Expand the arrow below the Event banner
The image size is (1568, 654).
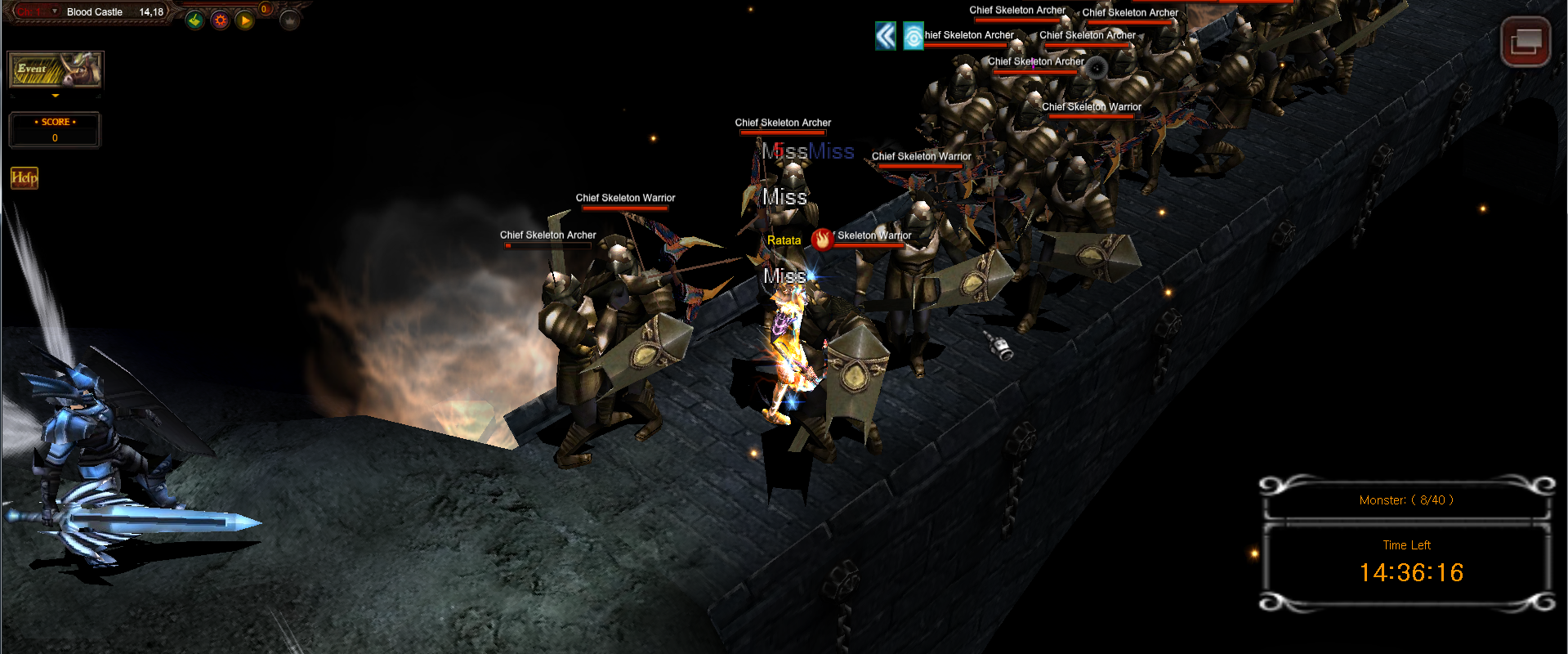tap(56, 96)
